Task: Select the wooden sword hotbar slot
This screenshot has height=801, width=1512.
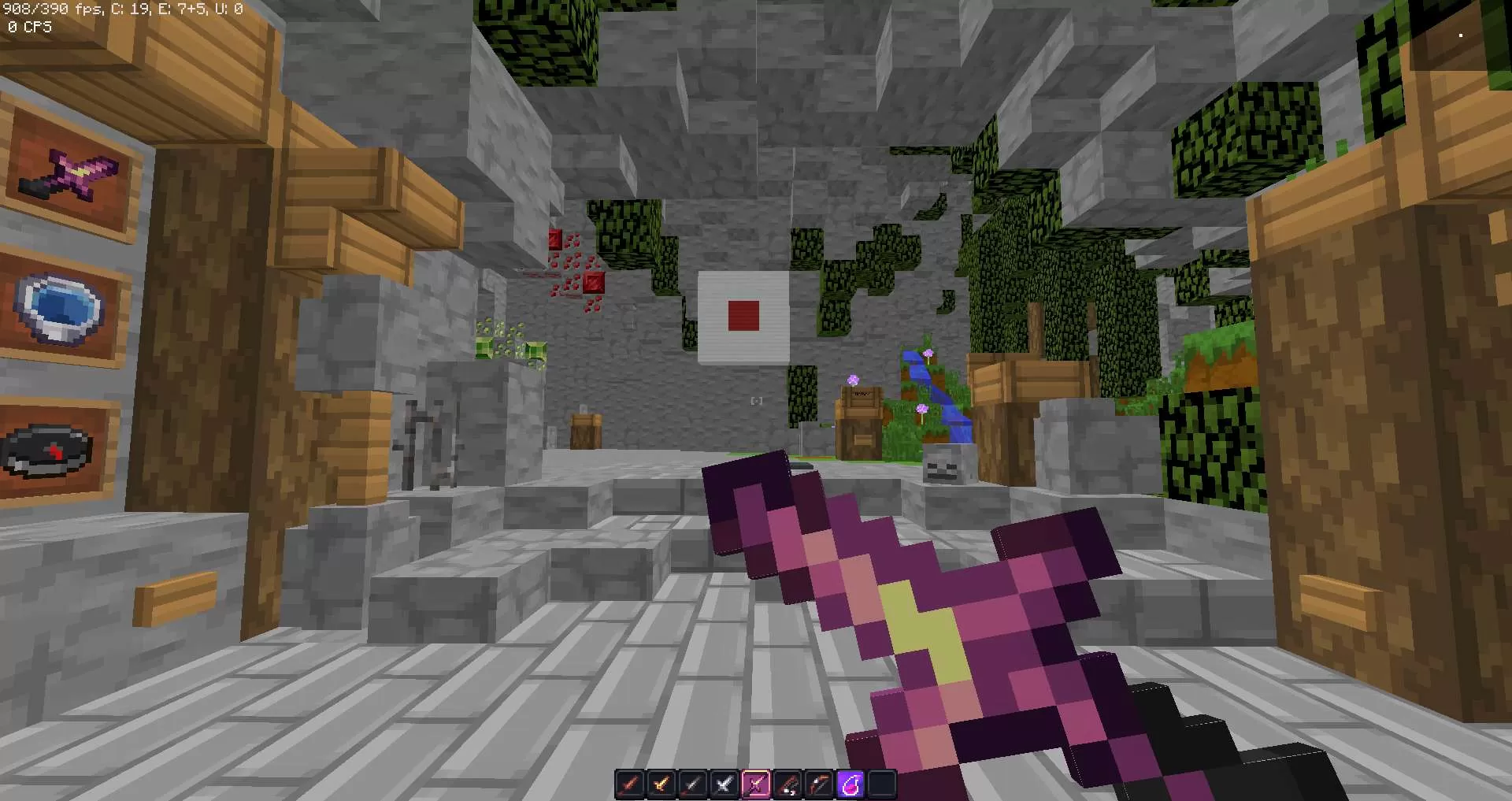Action: (x=629, y=784)
